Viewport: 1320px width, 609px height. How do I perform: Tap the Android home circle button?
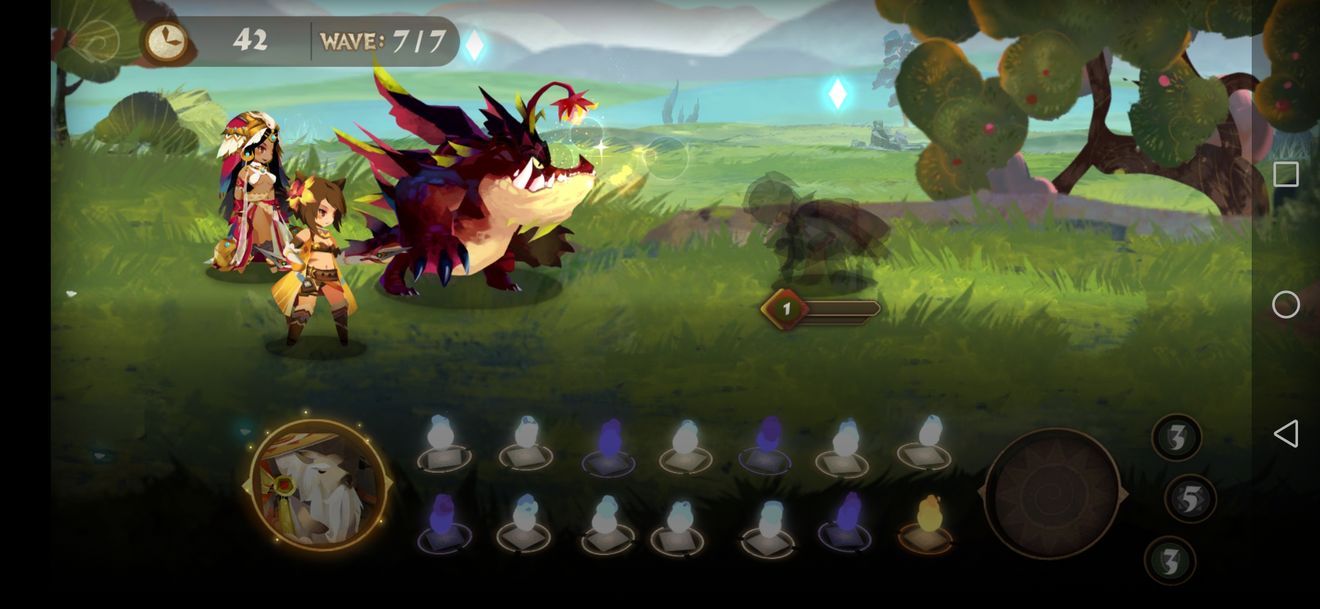click(1286, 304)
